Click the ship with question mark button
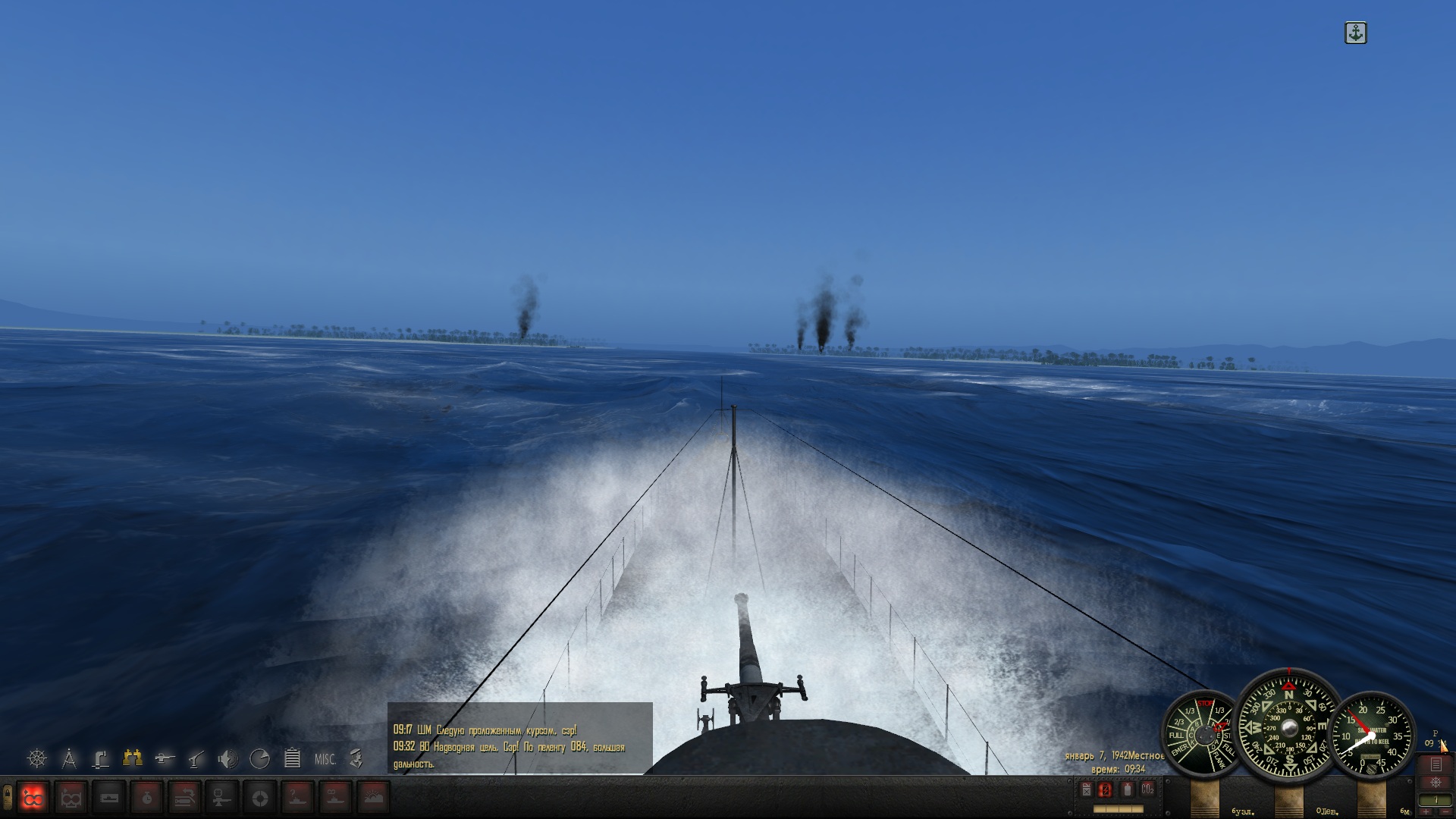This screenshot has width=1456, height=819. click(297, 798)
